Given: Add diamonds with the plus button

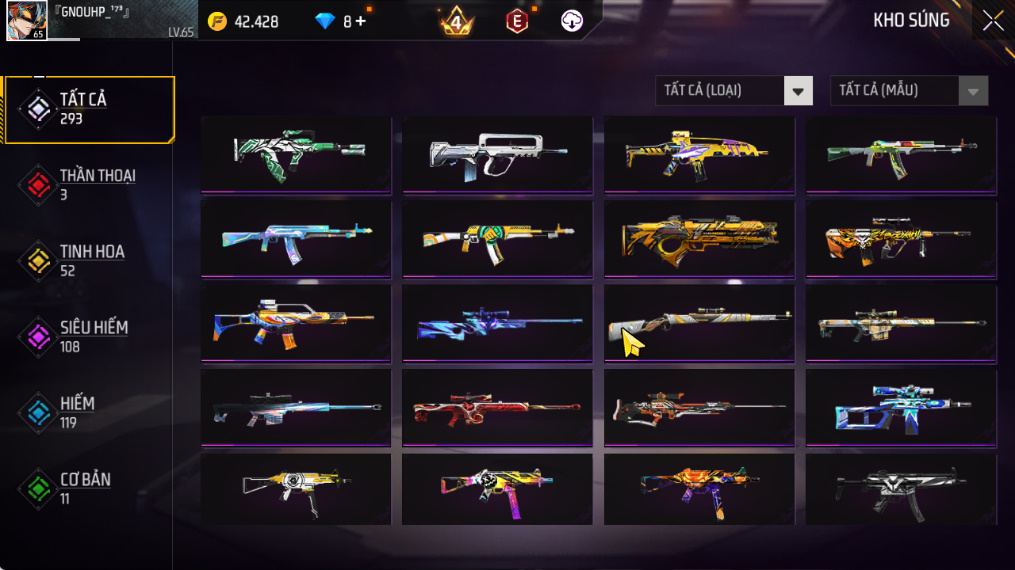Looking at the screenshot, I should point(360,21).
